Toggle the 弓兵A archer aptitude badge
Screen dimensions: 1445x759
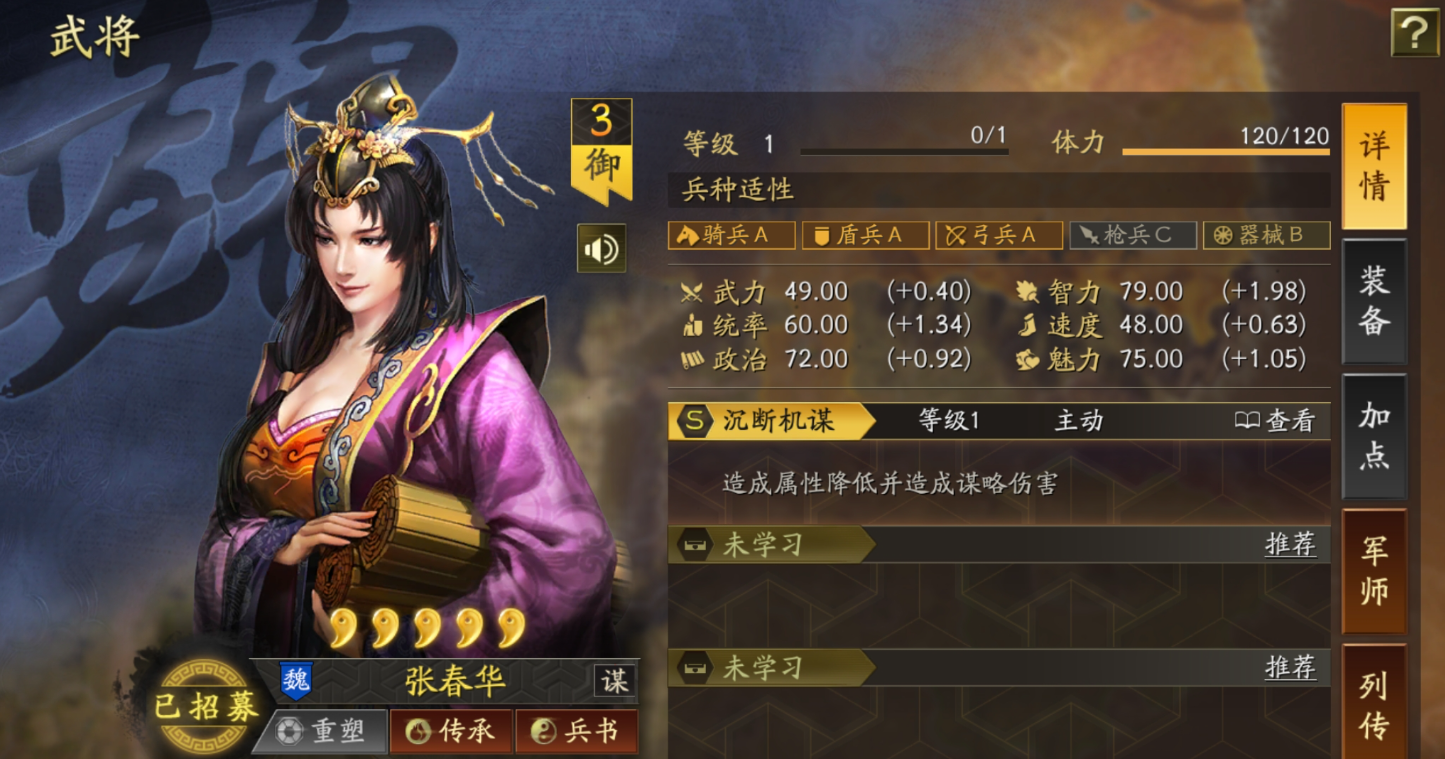(999, 235)
